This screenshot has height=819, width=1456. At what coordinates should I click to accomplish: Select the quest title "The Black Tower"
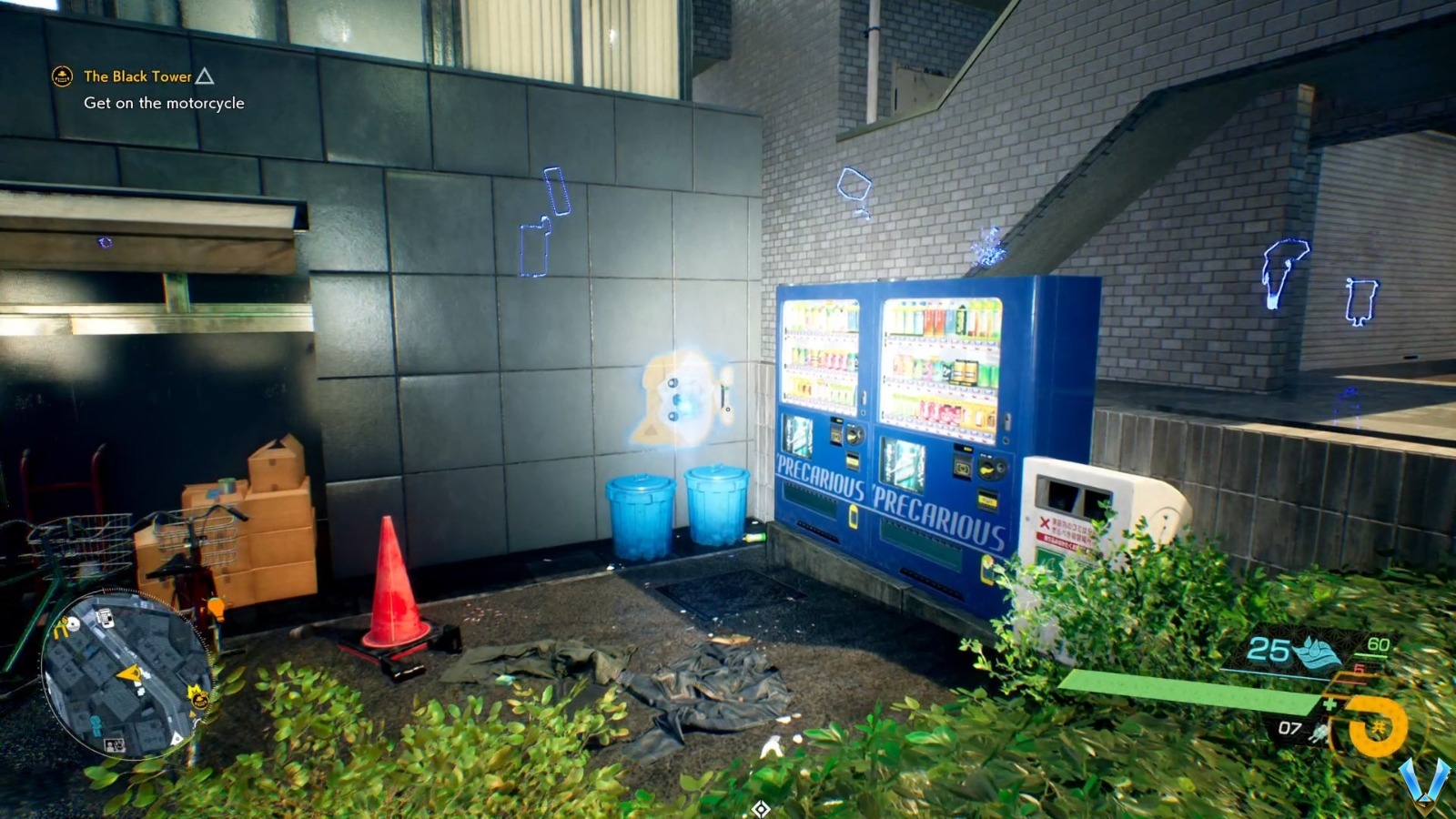click(137, 76)
